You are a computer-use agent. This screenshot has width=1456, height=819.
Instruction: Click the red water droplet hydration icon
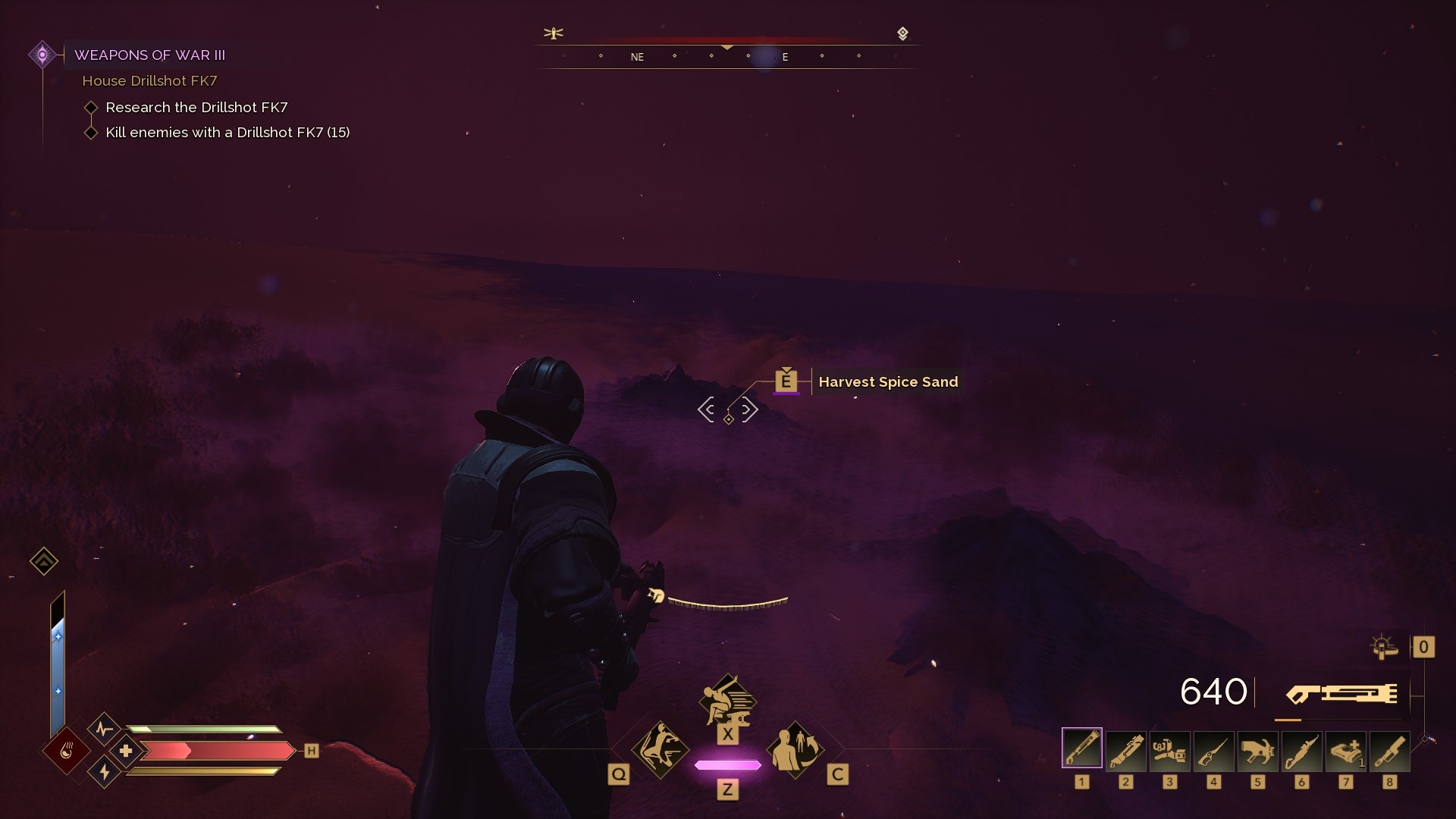coord(67,752)
